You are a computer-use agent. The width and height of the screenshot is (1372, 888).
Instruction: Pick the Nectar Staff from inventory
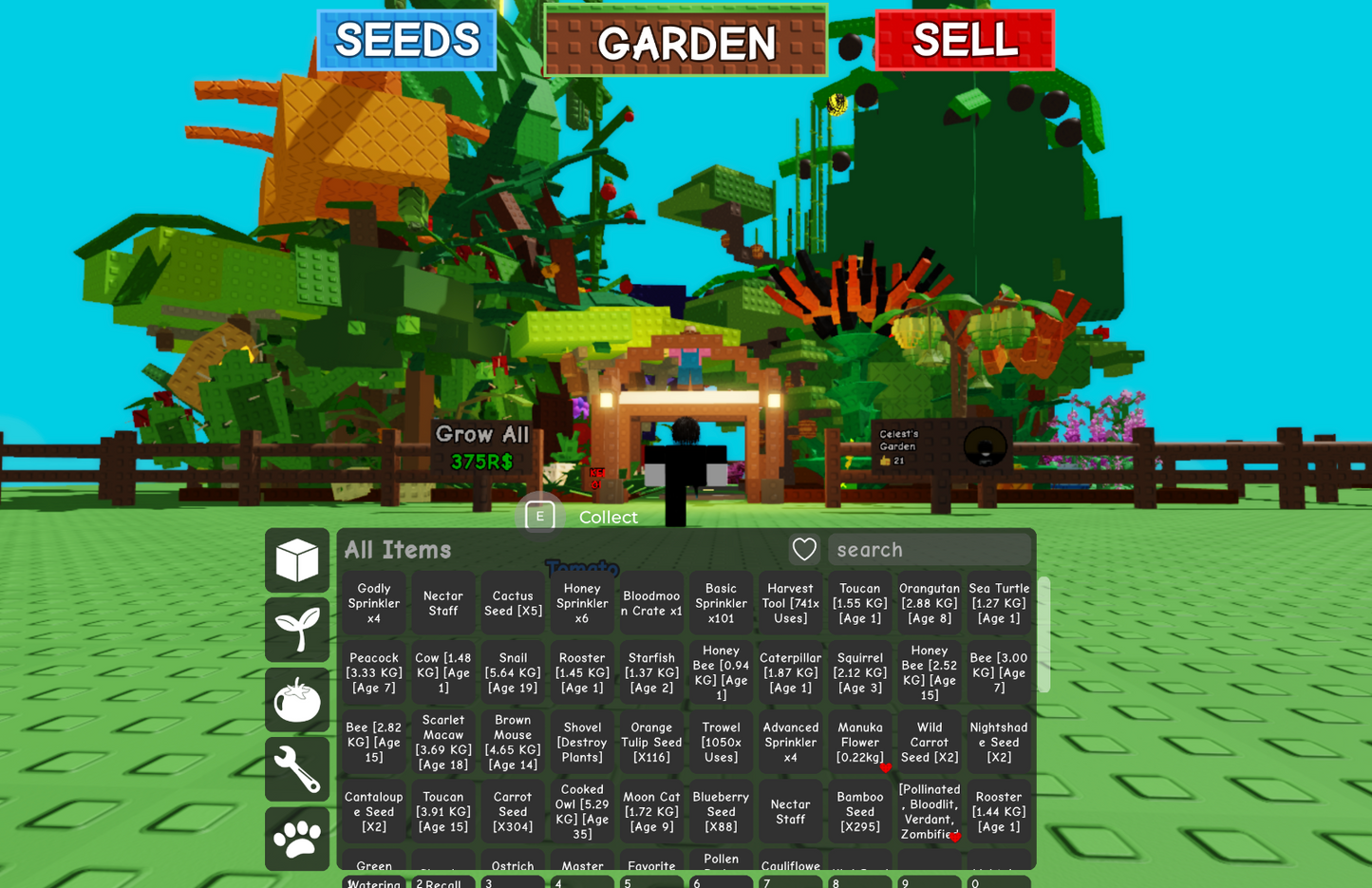(442, 602)
